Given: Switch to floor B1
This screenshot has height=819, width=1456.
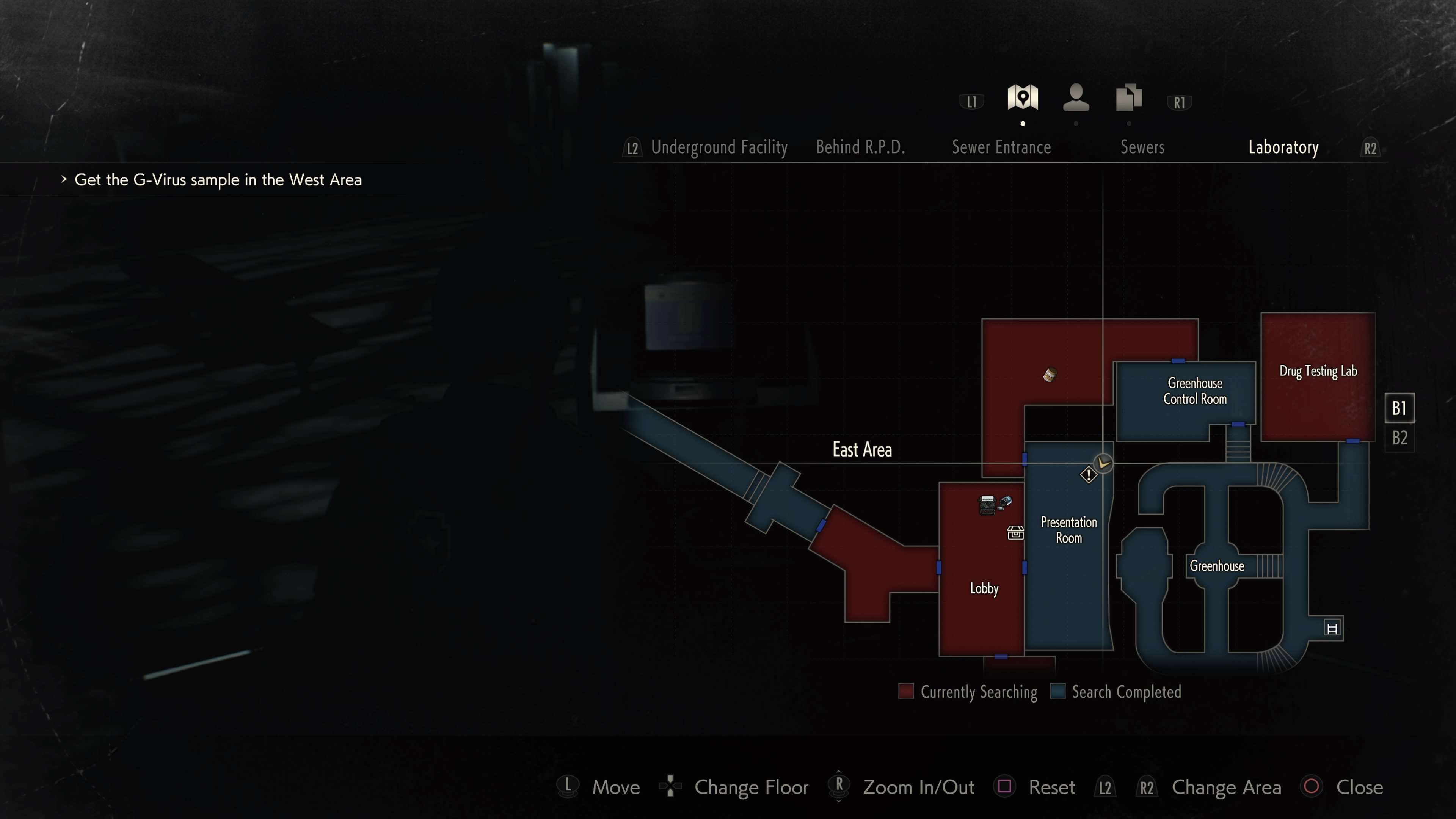Looking at the screenshot, I should click(x=1400, y=408).
